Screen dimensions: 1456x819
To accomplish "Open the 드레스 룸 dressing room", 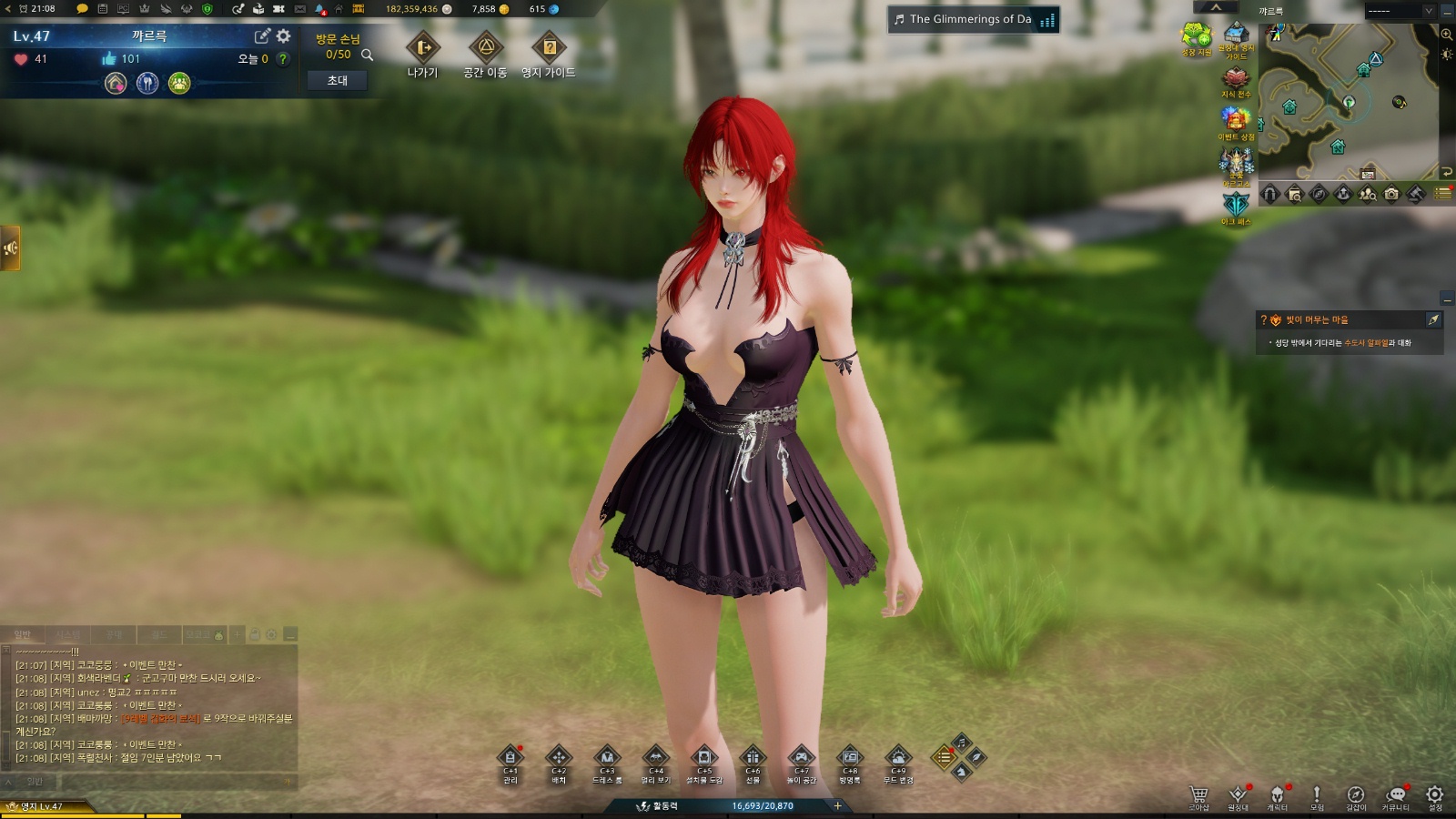I will [x=607, y=758].
